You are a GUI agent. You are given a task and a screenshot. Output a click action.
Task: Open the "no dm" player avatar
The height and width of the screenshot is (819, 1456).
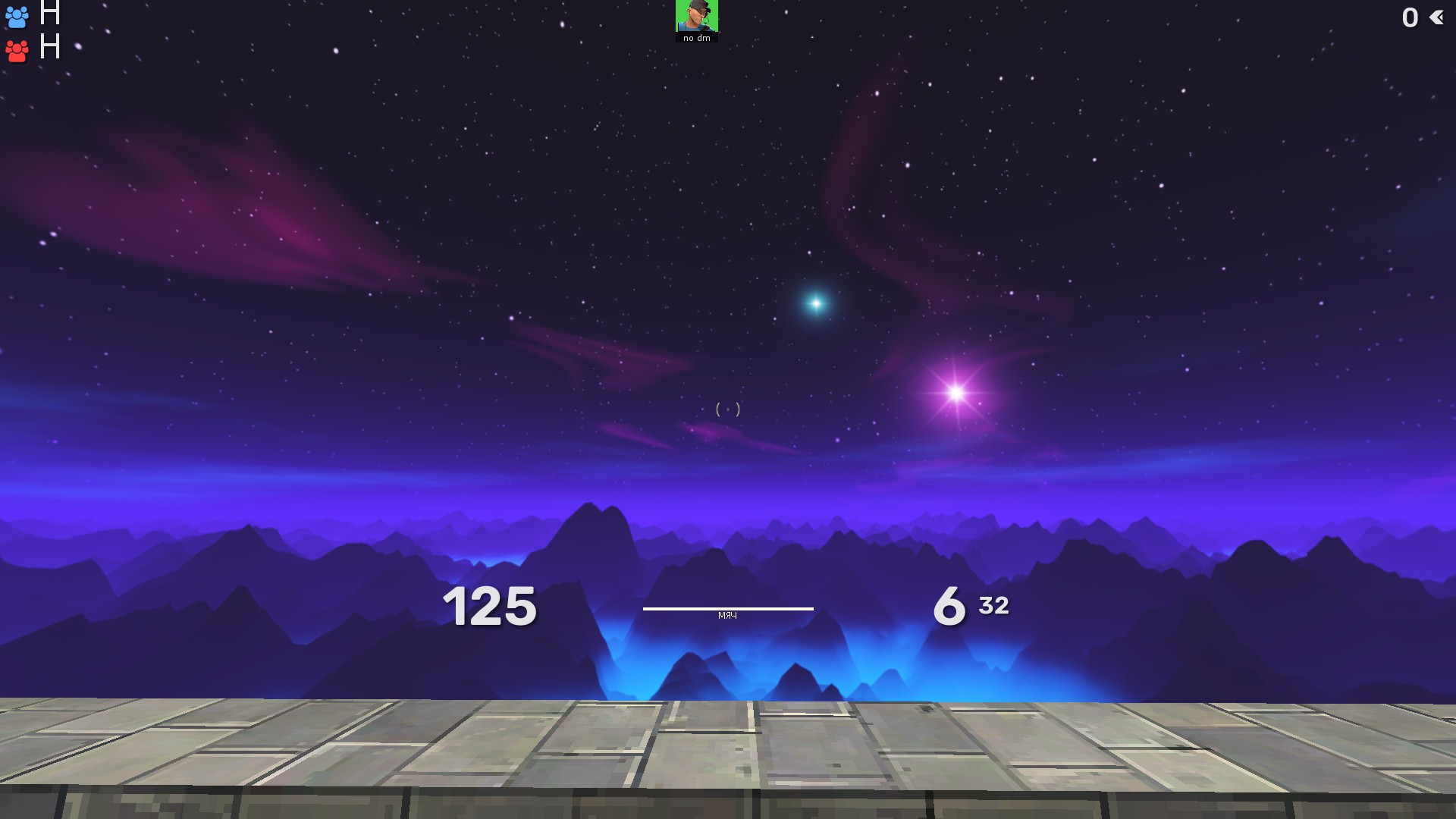click(x=696, y=17)
